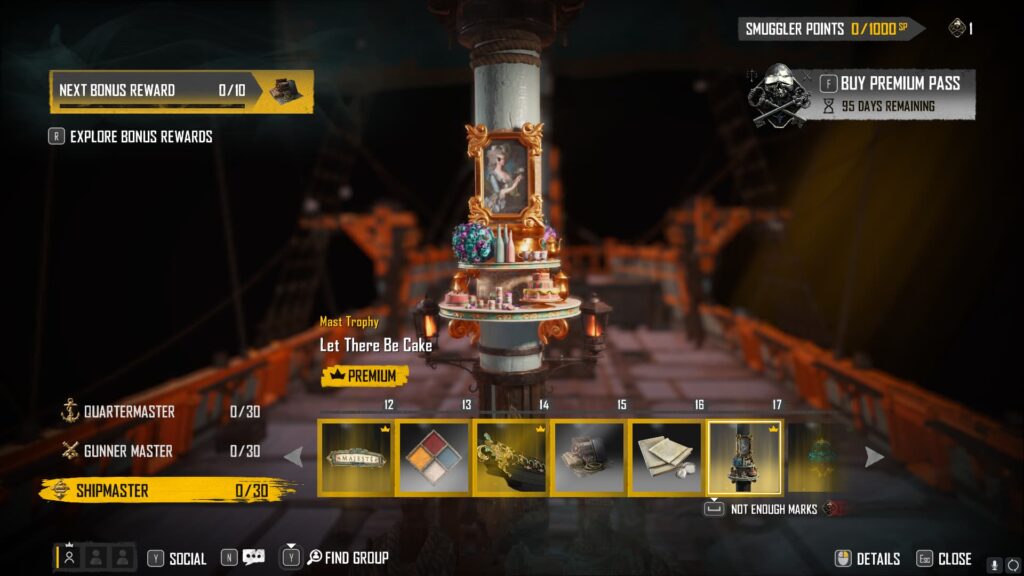Explore bonus rewards
This screenshot has width=1024, height=576.
(x=140, y=136)
